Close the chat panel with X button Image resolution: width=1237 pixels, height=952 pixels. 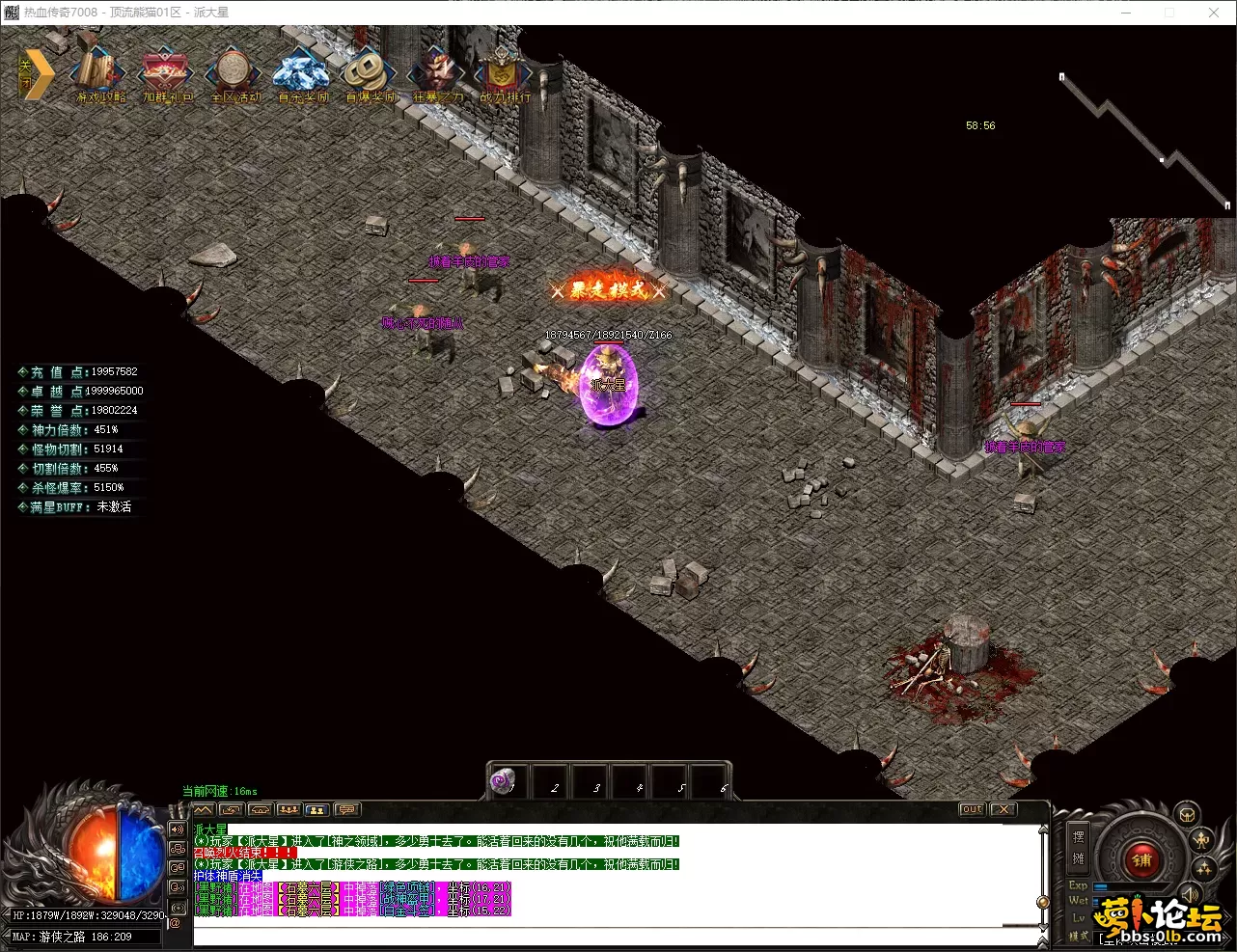click(x=1003, y=809)
